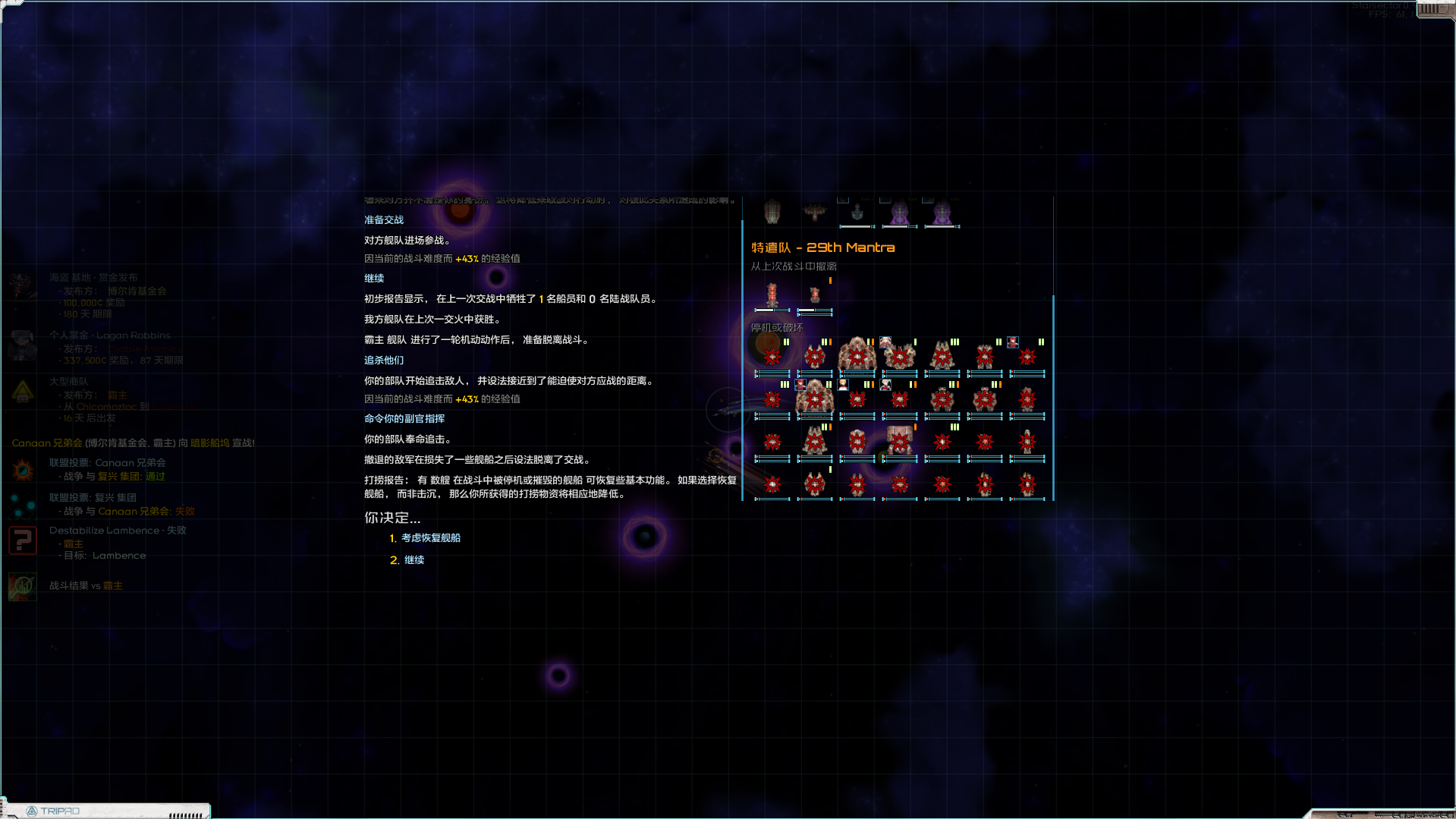
Task: Click the pirate base bounty skull icon
Action: pos(23,285)
